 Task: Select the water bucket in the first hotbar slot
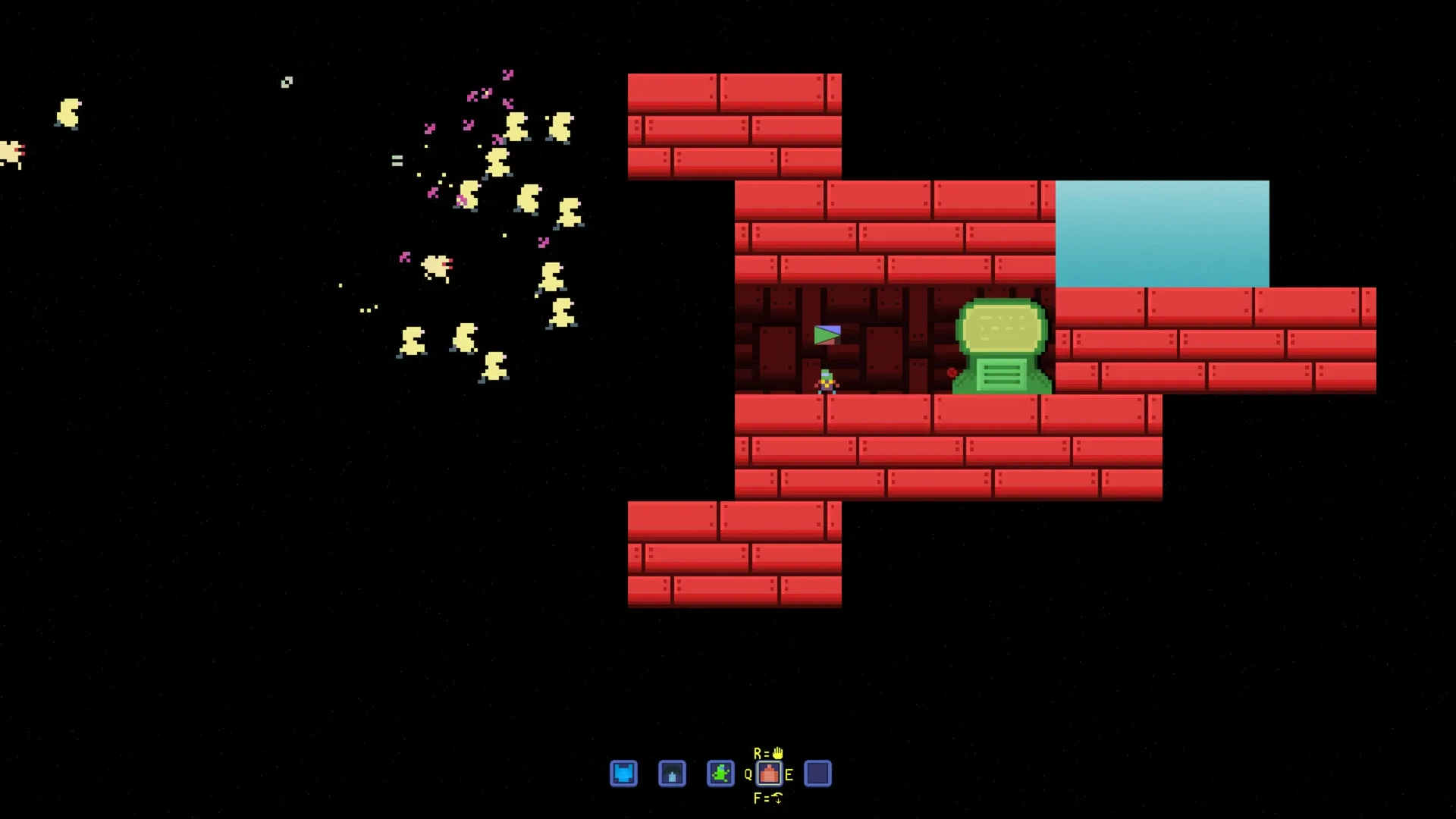click(x=624, y=773)
